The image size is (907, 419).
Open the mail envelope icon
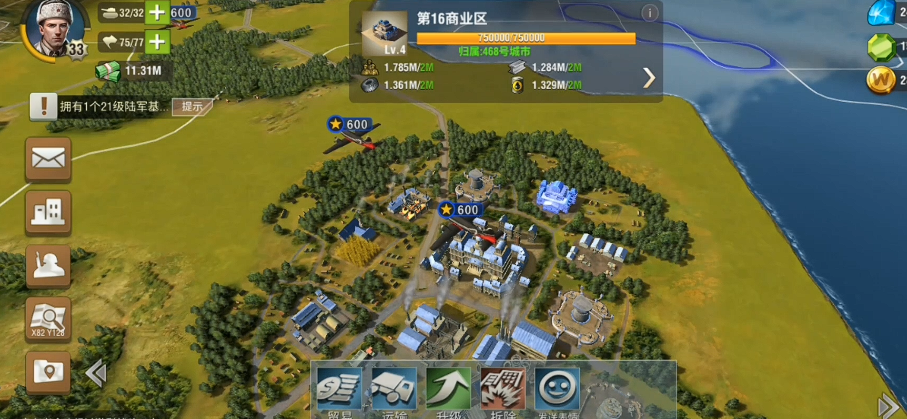(48, 158)
